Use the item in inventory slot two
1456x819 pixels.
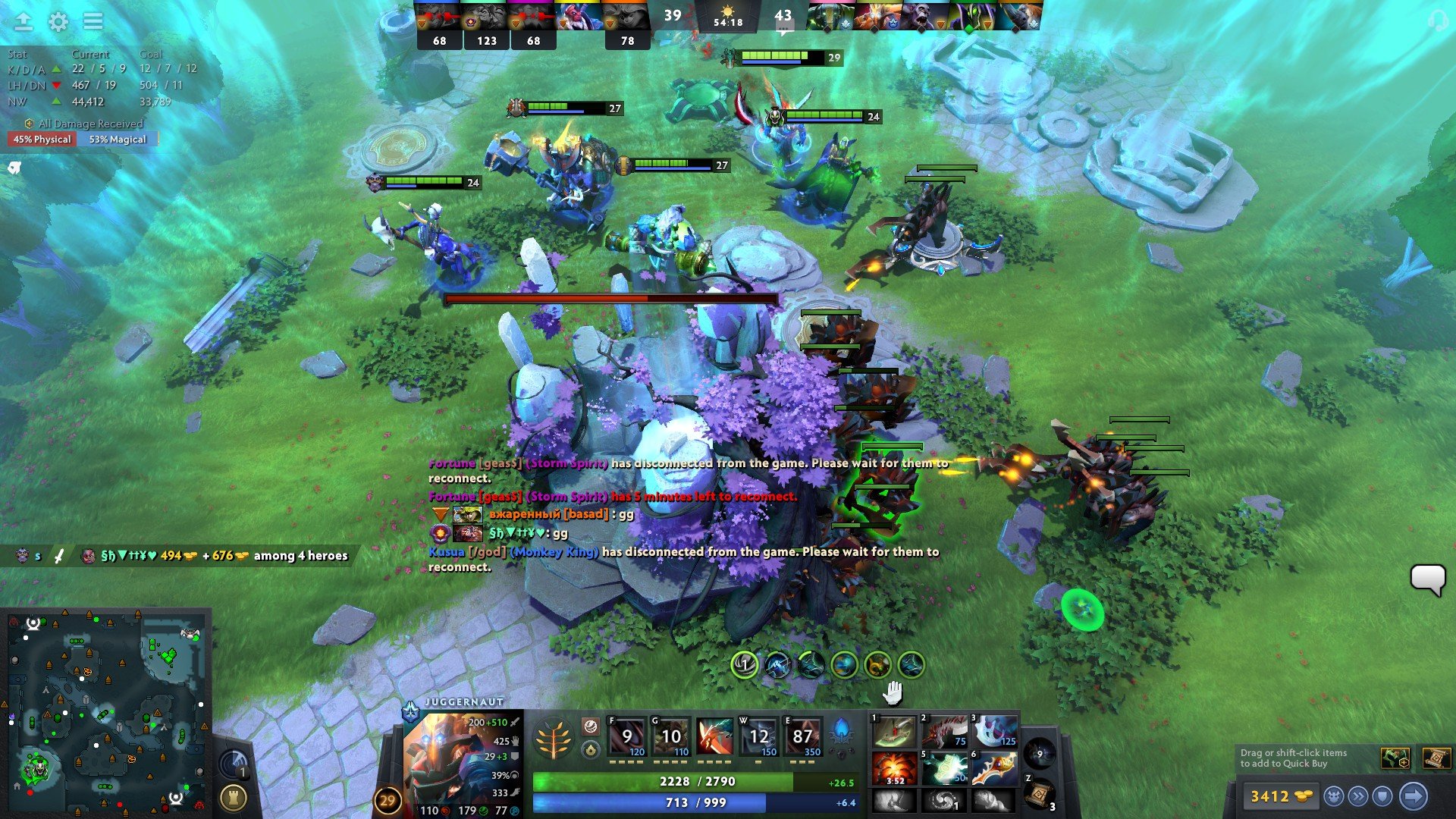point(945,731)
